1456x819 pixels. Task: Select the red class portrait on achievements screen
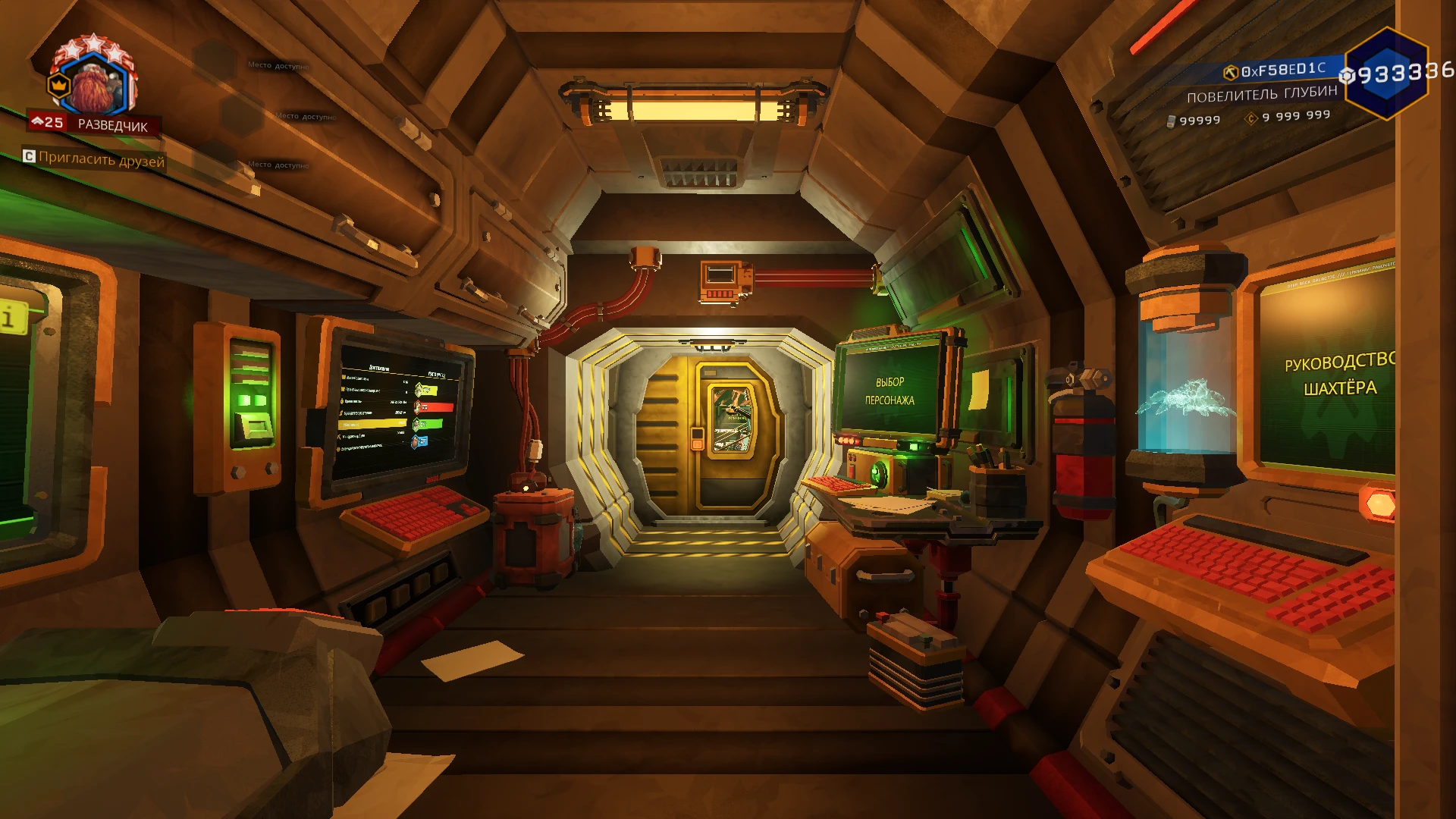click(418, 407)
